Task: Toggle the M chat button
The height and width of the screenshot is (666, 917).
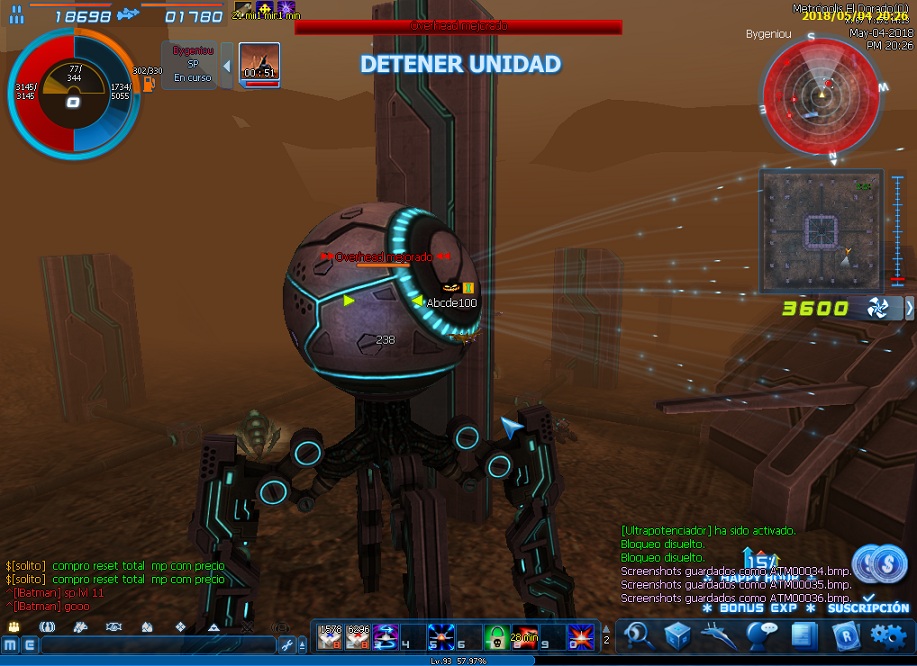Action: (x=10, y=645)
